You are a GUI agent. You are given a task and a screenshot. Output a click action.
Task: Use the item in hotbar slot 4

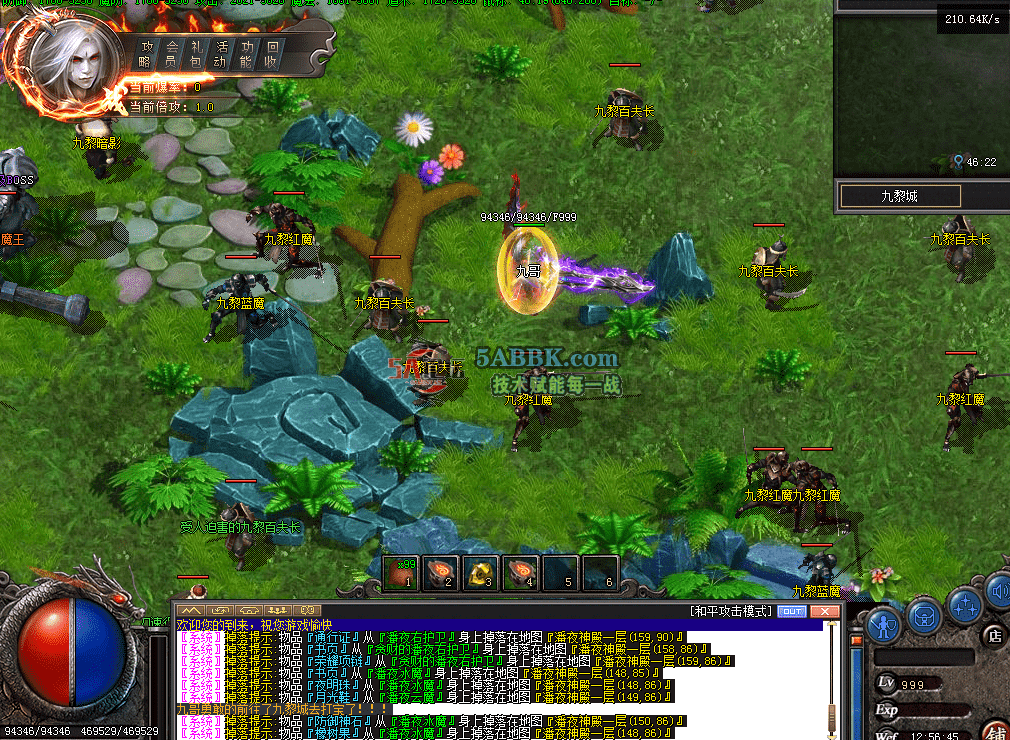pos(520,573)
